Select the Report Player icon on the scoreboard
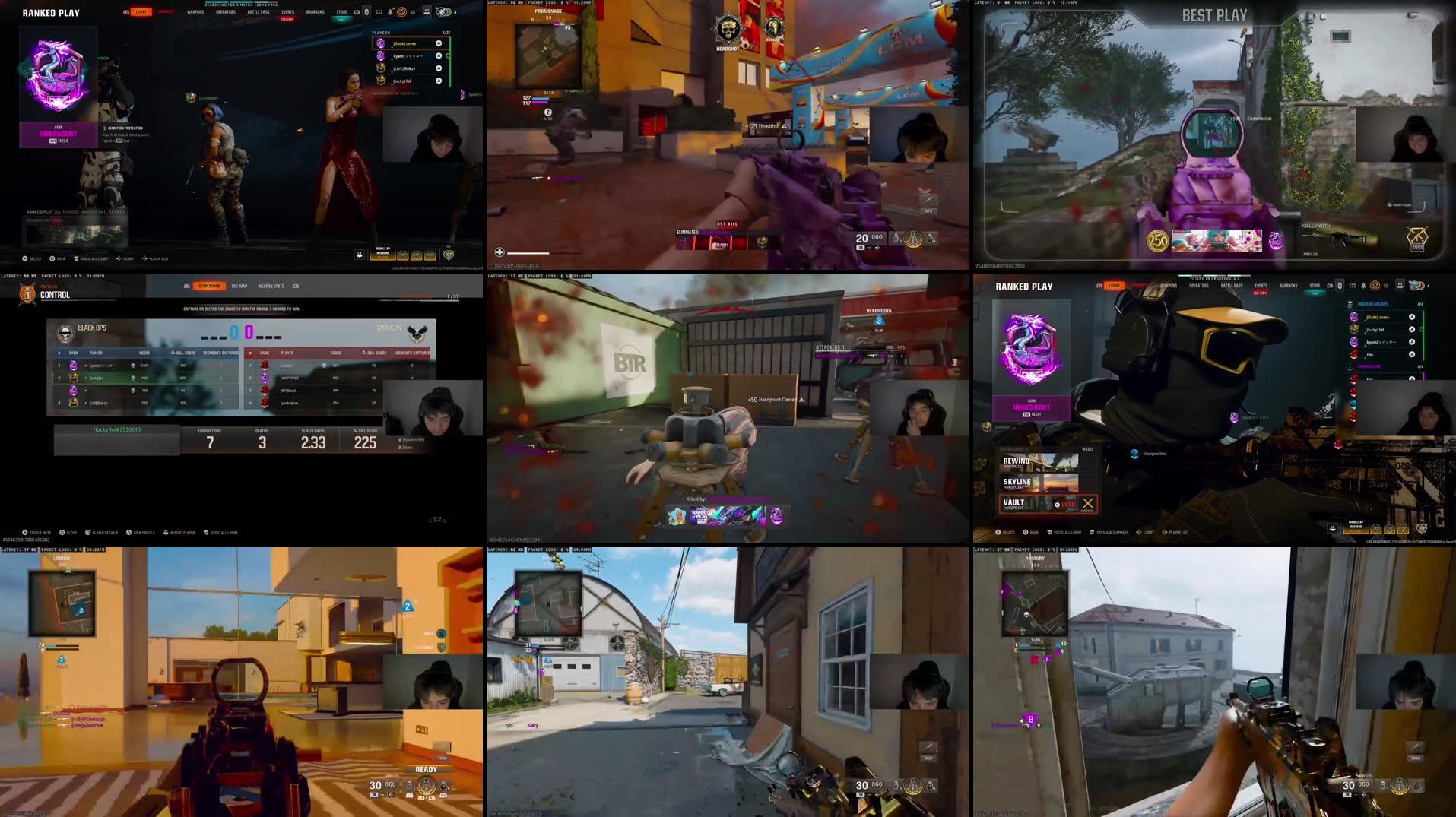Viewport: 1456px width, 817px height. 167,533
